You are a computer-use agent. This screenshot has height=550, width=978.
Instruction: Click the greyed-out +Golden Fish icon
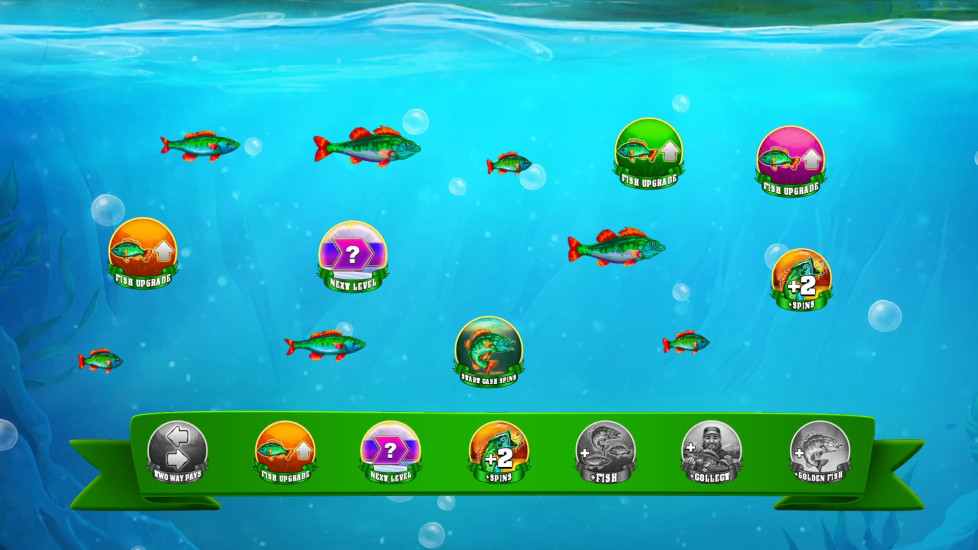coord(819,452)
